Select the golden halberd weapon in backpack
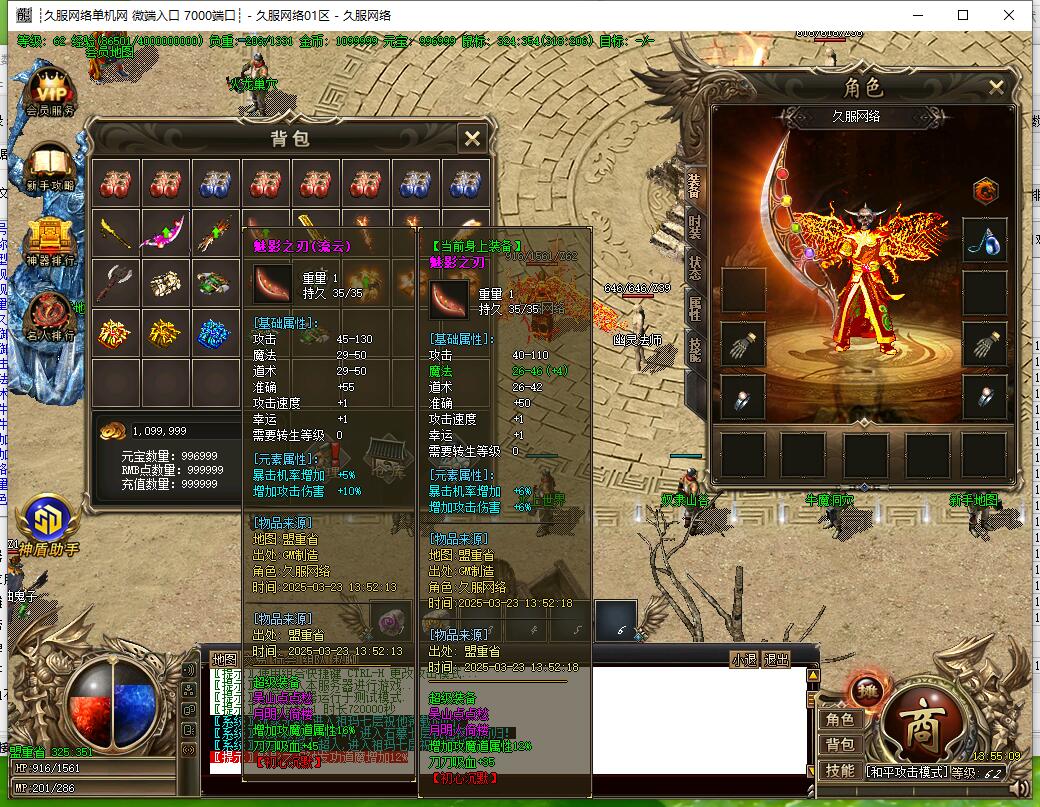 point(116,234)
